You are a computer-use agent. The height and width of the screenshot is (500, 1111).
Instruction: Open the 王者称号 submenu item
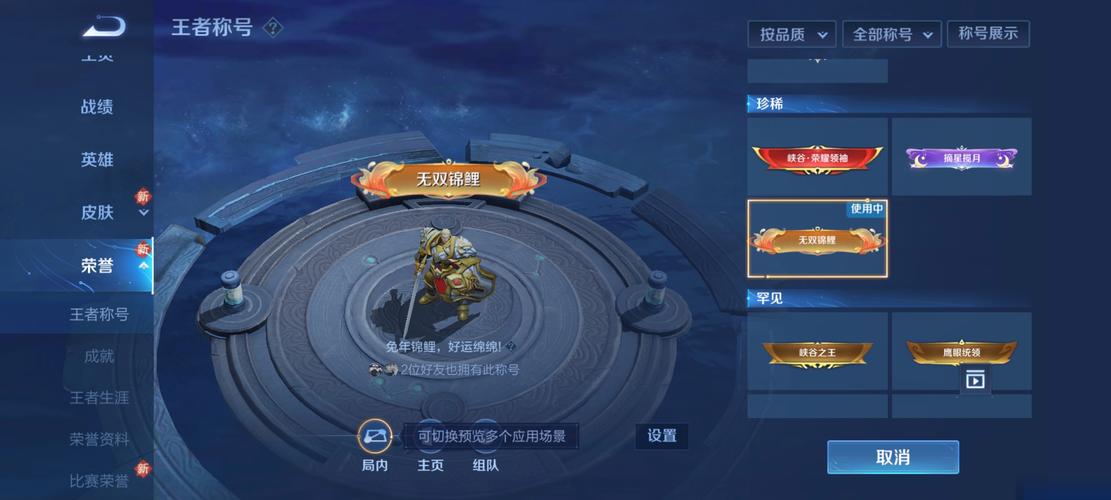tap(99, 314)
